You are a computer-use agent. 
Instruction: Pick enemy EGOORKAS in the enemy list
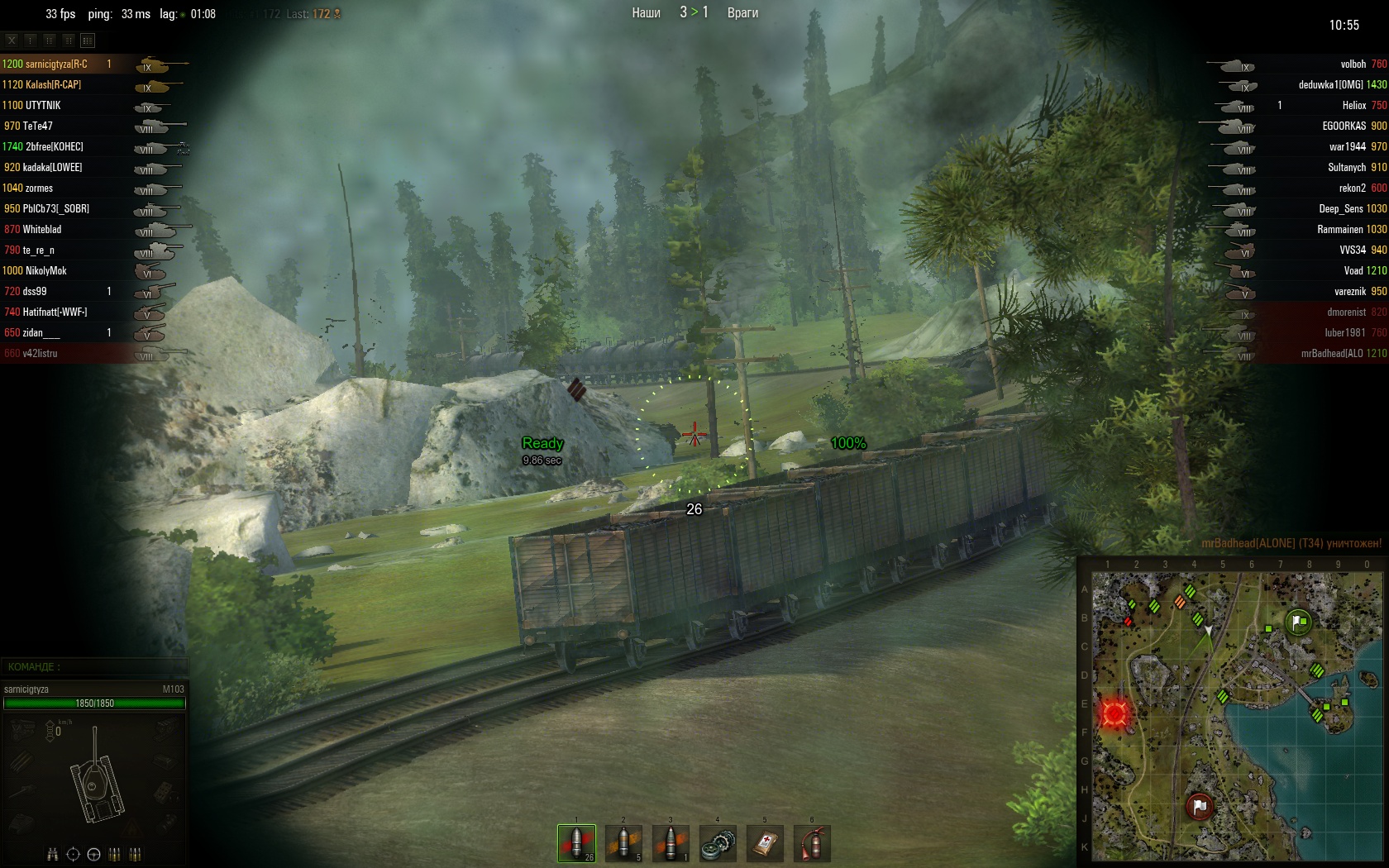click(1344, 126)
